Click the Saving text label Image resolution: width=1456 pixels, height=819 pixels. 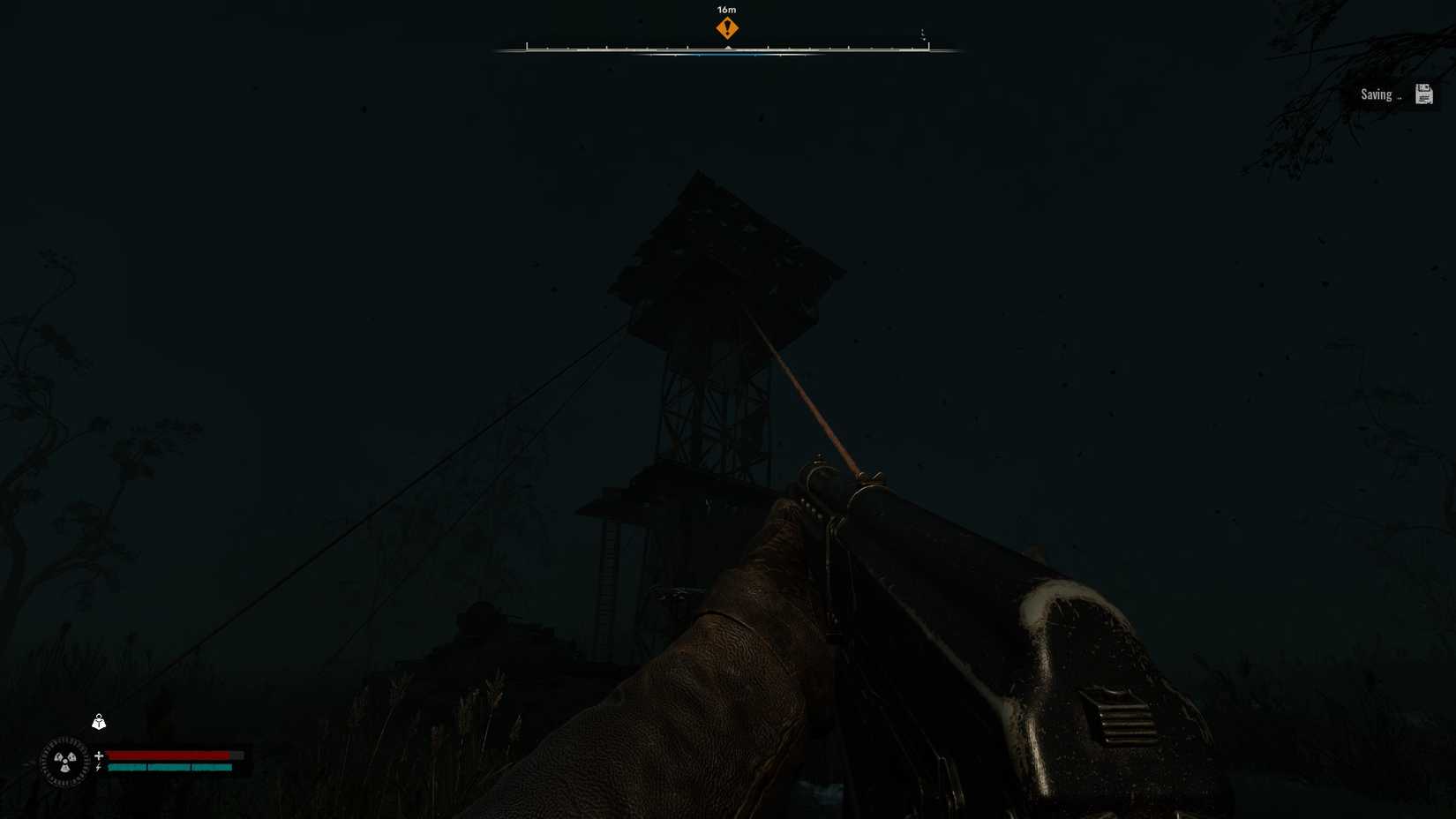[1377, 94]
